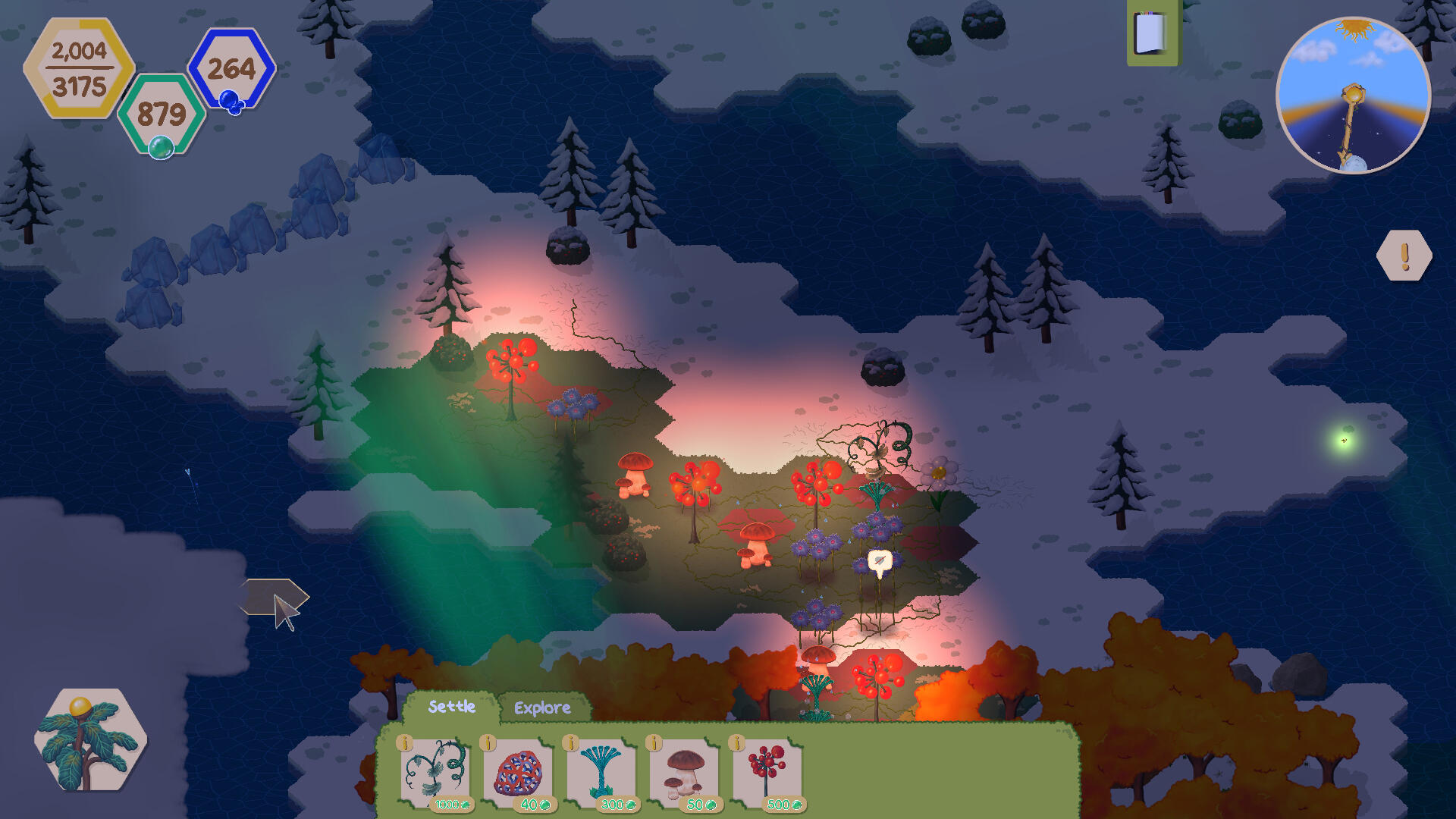Switch to the Explore tab

tap(542, 708)
